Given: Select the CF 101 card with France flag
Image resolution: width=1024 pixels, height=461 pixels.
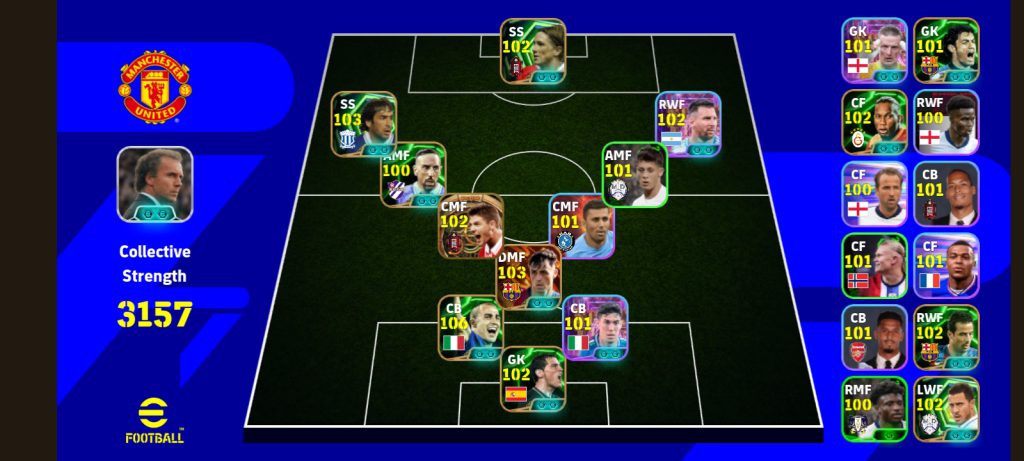Looking at the screenshot, I should click(946, 266).
